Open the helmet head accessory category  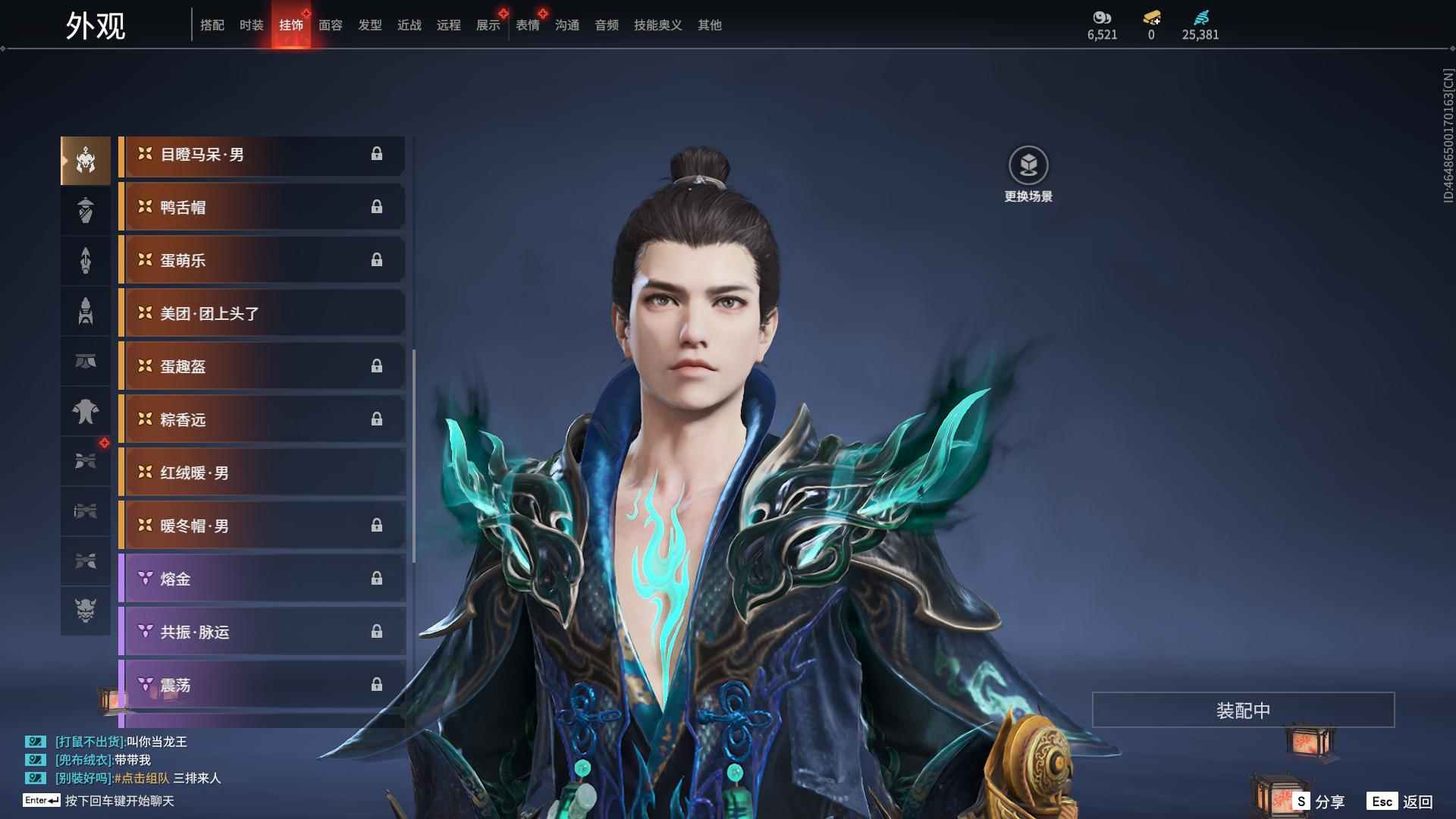pos(86,161)
